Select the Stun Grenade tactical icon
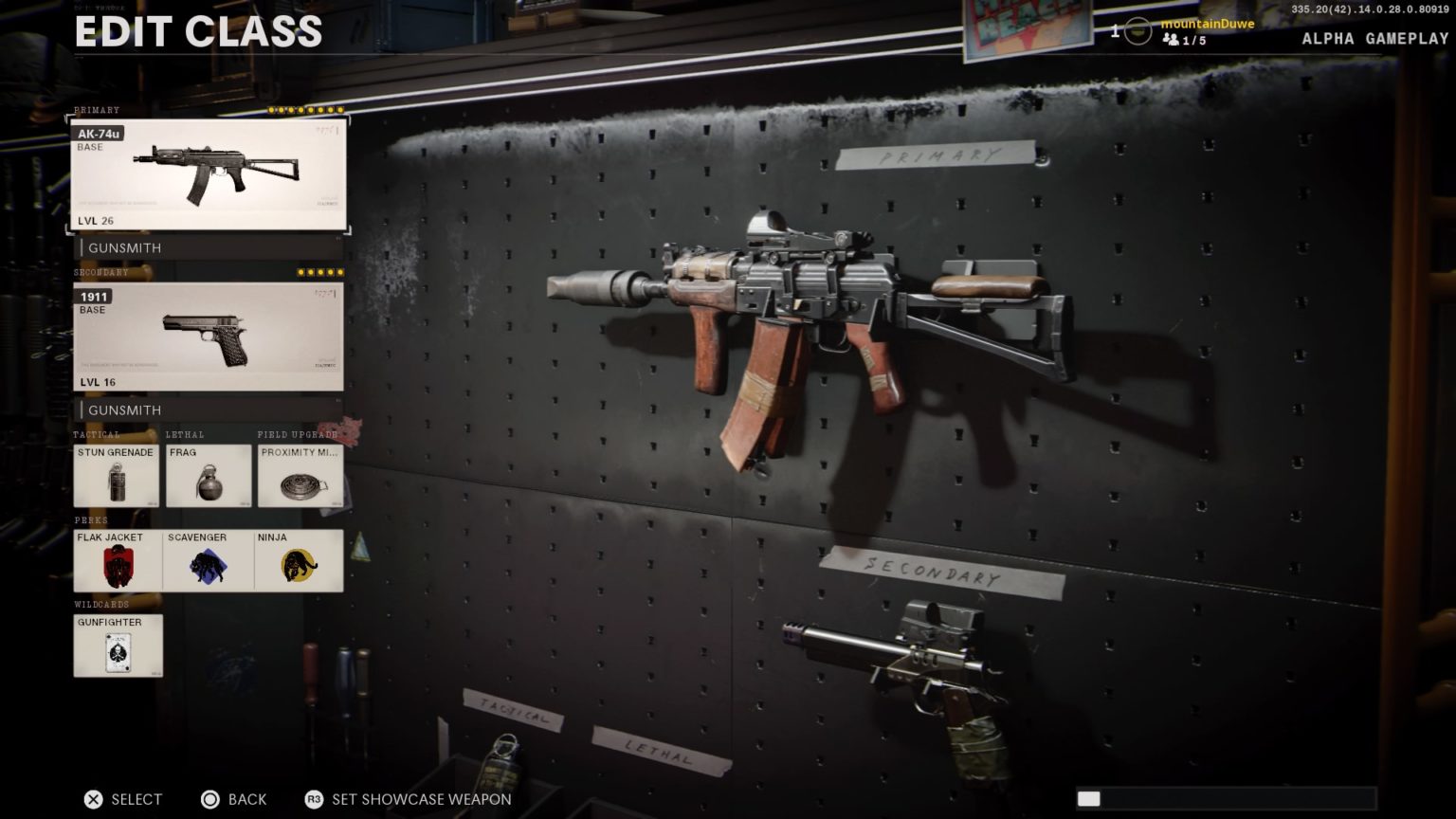The height and width of the screenshot is (819, 1456). 117,476
